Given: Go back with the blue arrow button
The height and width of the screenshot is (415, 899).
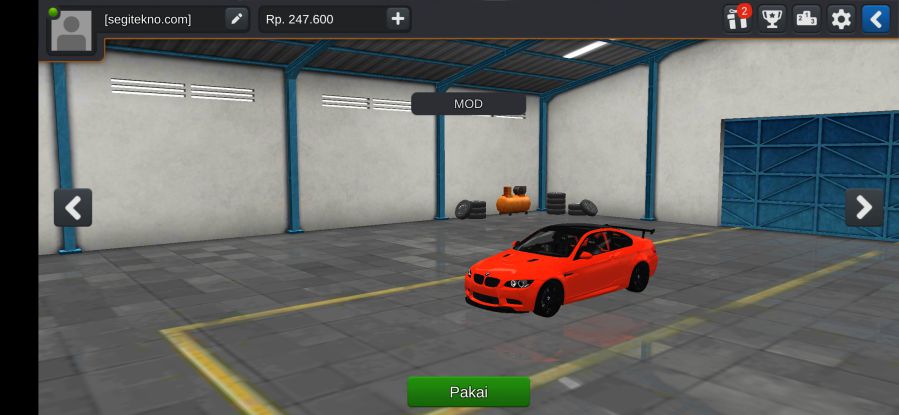Looking at the screenshot, I should pos(875,19).
